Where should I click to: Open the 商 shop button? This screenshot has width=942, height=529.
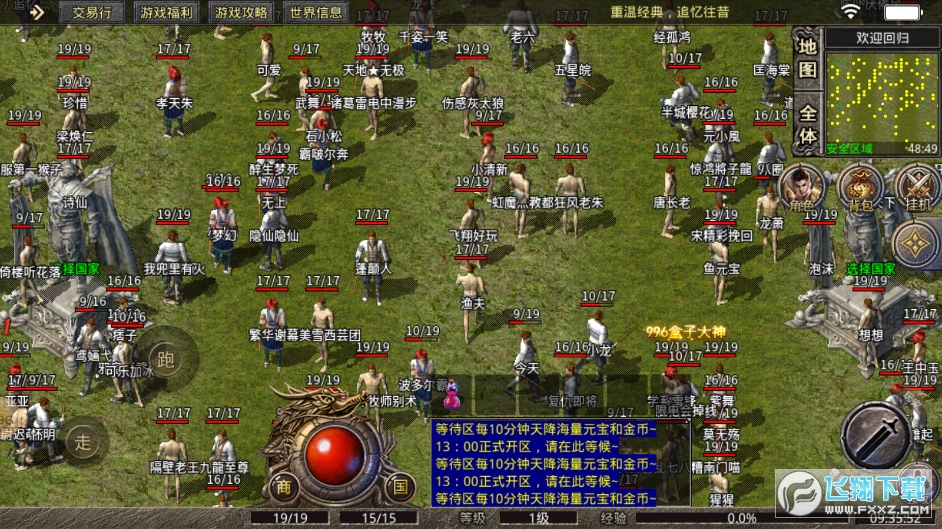[284, 486]
